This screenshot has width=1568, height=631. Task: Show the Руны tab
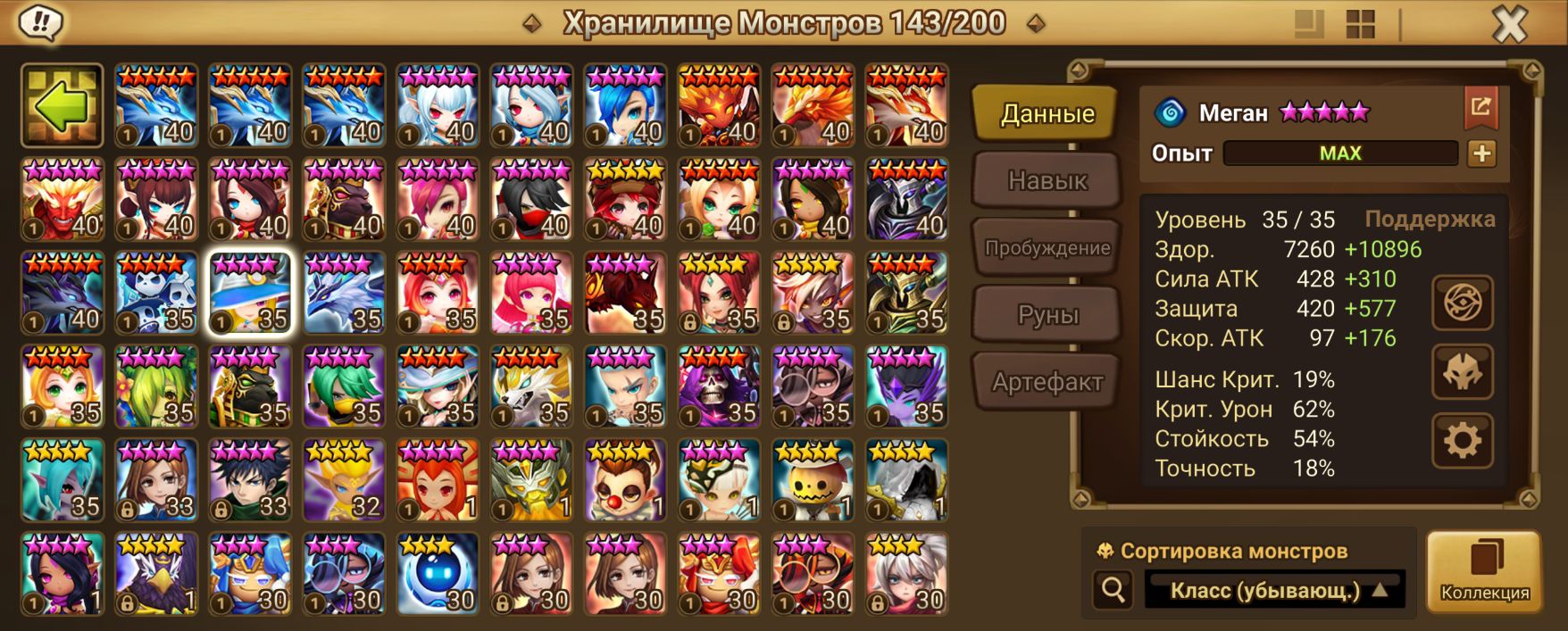pyautogui.click(x=1047, y=315)
